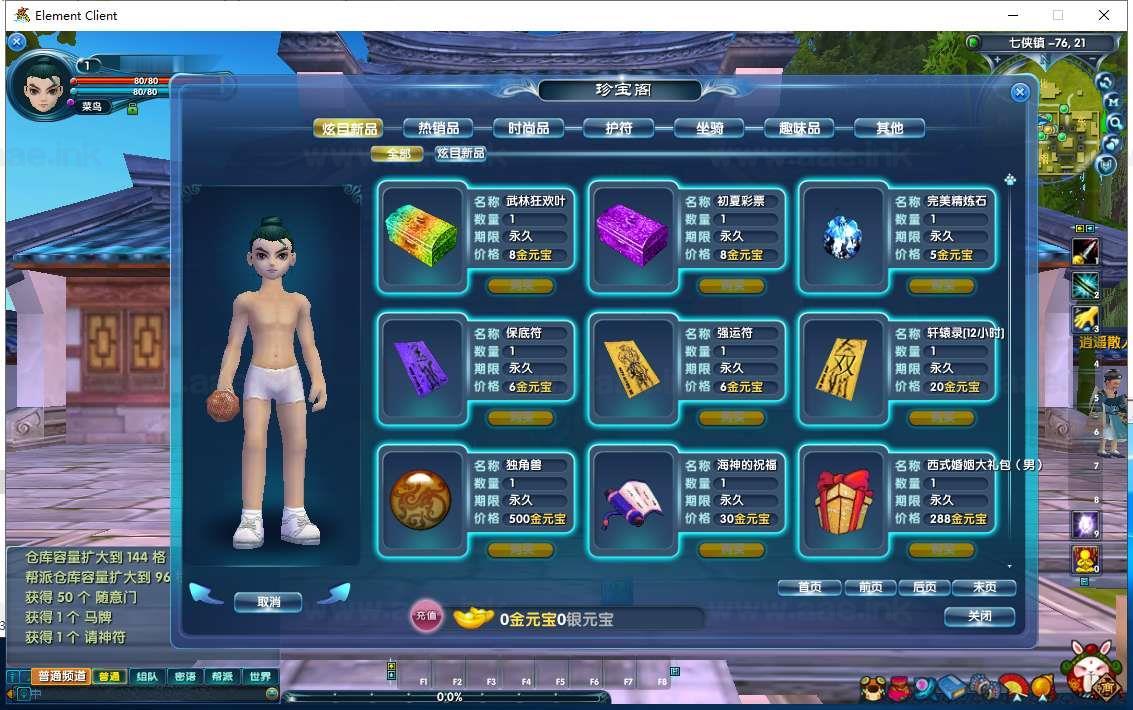1133x710 pixels.
Task: Switch to the 热销品 category tab
Action: (438, 128)
